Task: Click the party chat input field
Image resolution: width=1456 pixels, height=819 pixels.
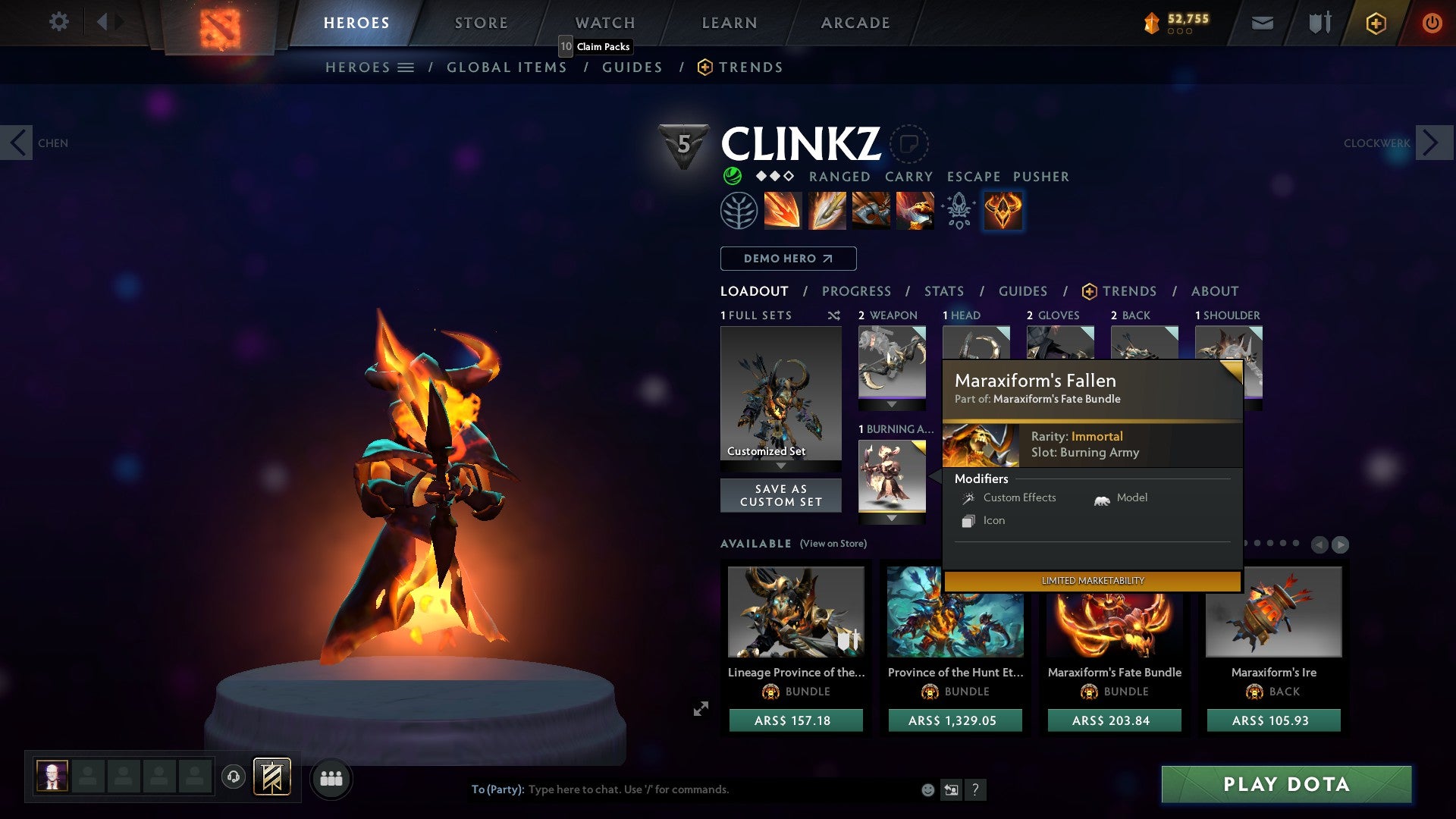Action: [x=682, y=789]
